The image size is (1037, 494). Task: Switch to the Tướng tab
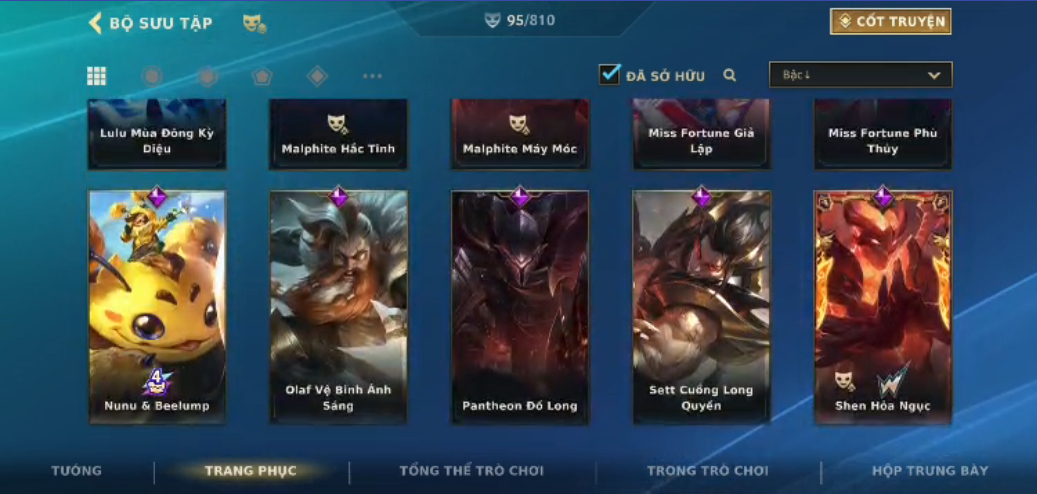pyautogui.click(x=77, y=471)
